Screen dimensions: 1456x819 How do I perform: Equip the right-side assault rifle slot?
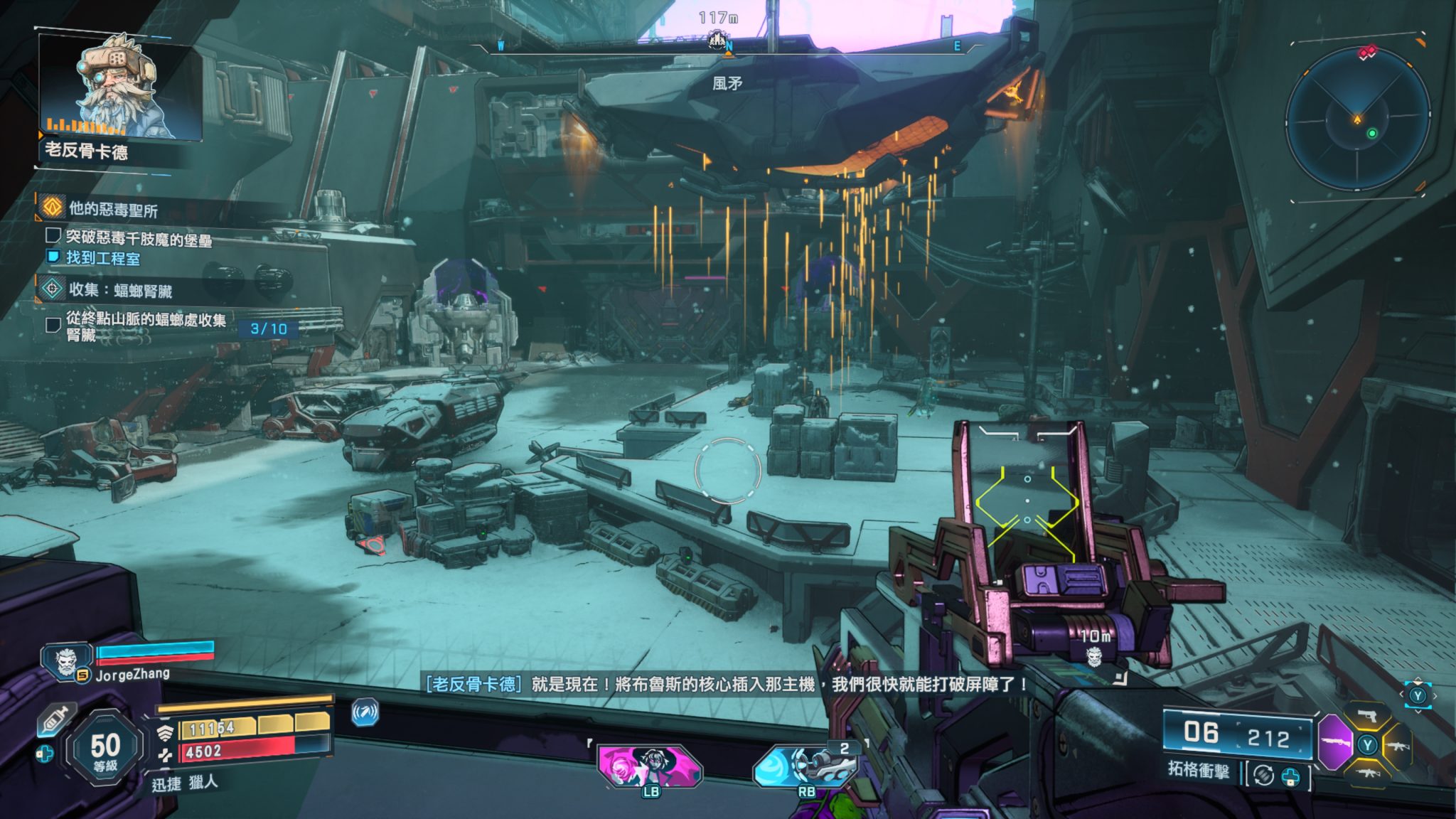pyautogui.click(x=1397, y=745)
